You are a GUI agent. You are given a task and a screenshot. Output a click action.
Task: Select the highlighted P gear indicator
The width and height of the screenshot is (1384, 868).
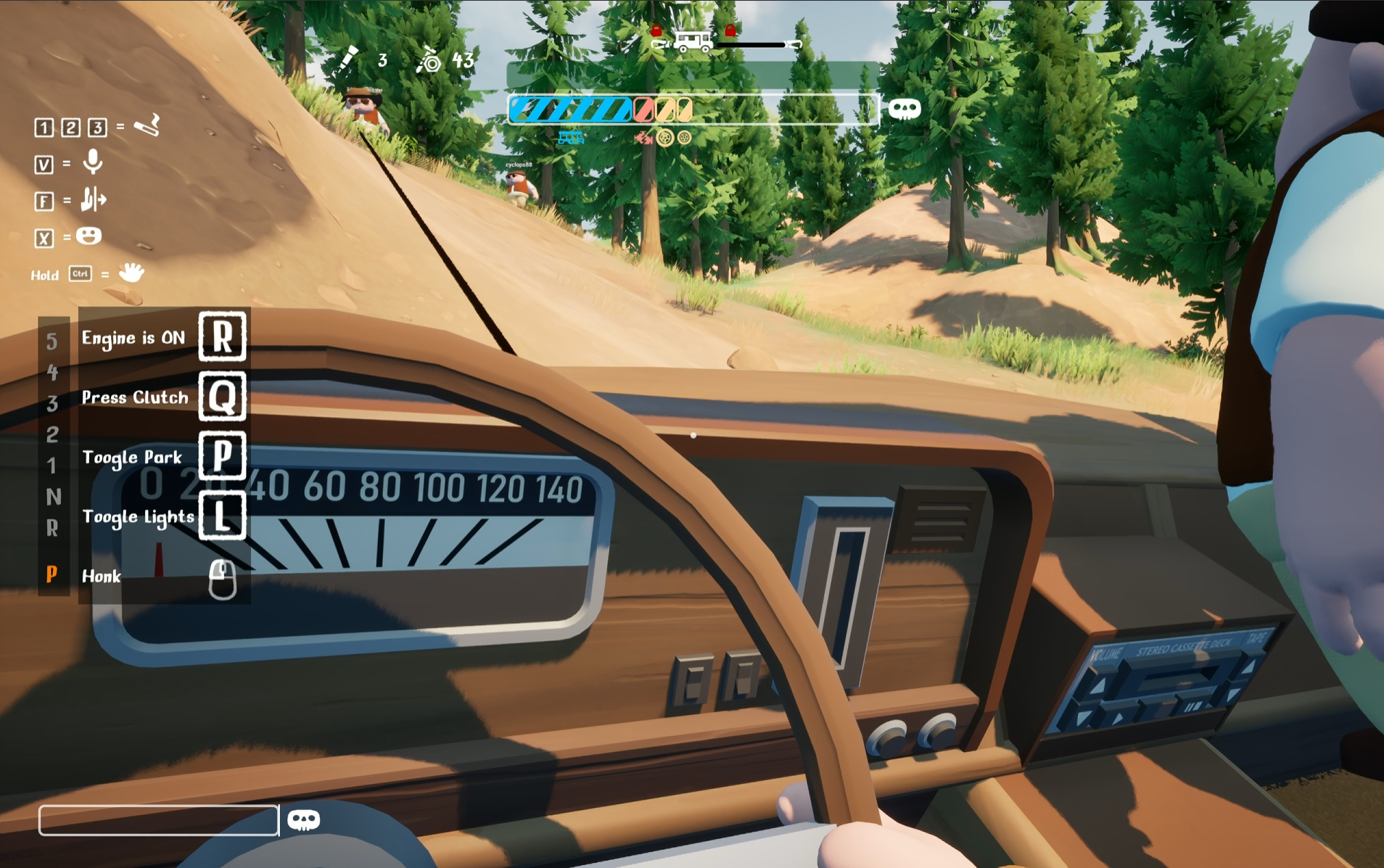click(52, 575)
